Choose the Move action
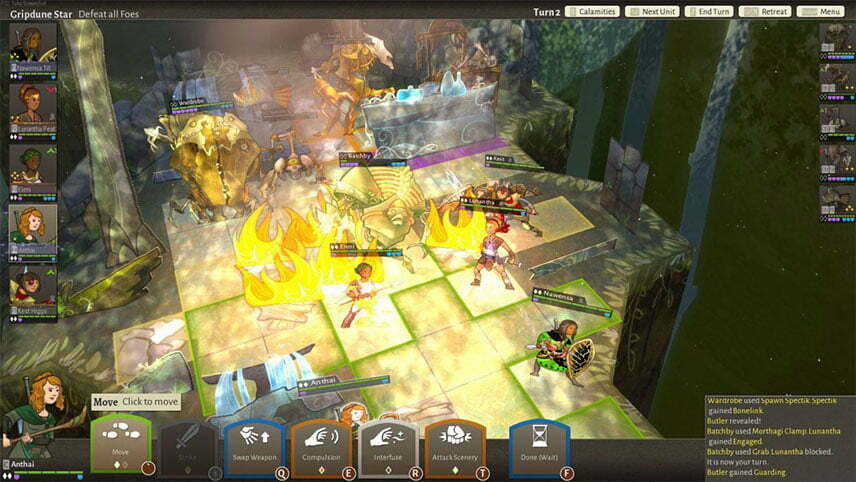856x482 pixels. coord(121,447)
